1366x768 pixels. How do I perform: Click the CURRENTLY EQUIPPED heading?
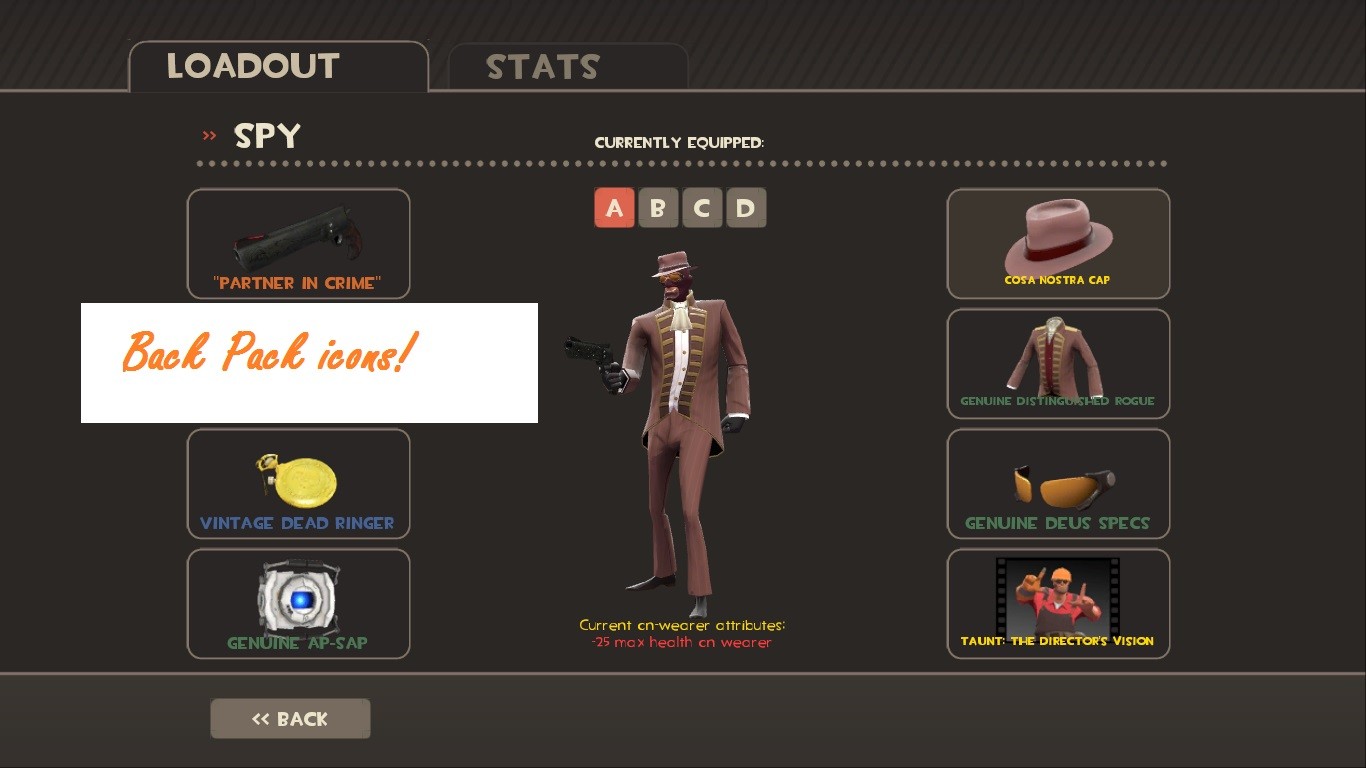680,142
